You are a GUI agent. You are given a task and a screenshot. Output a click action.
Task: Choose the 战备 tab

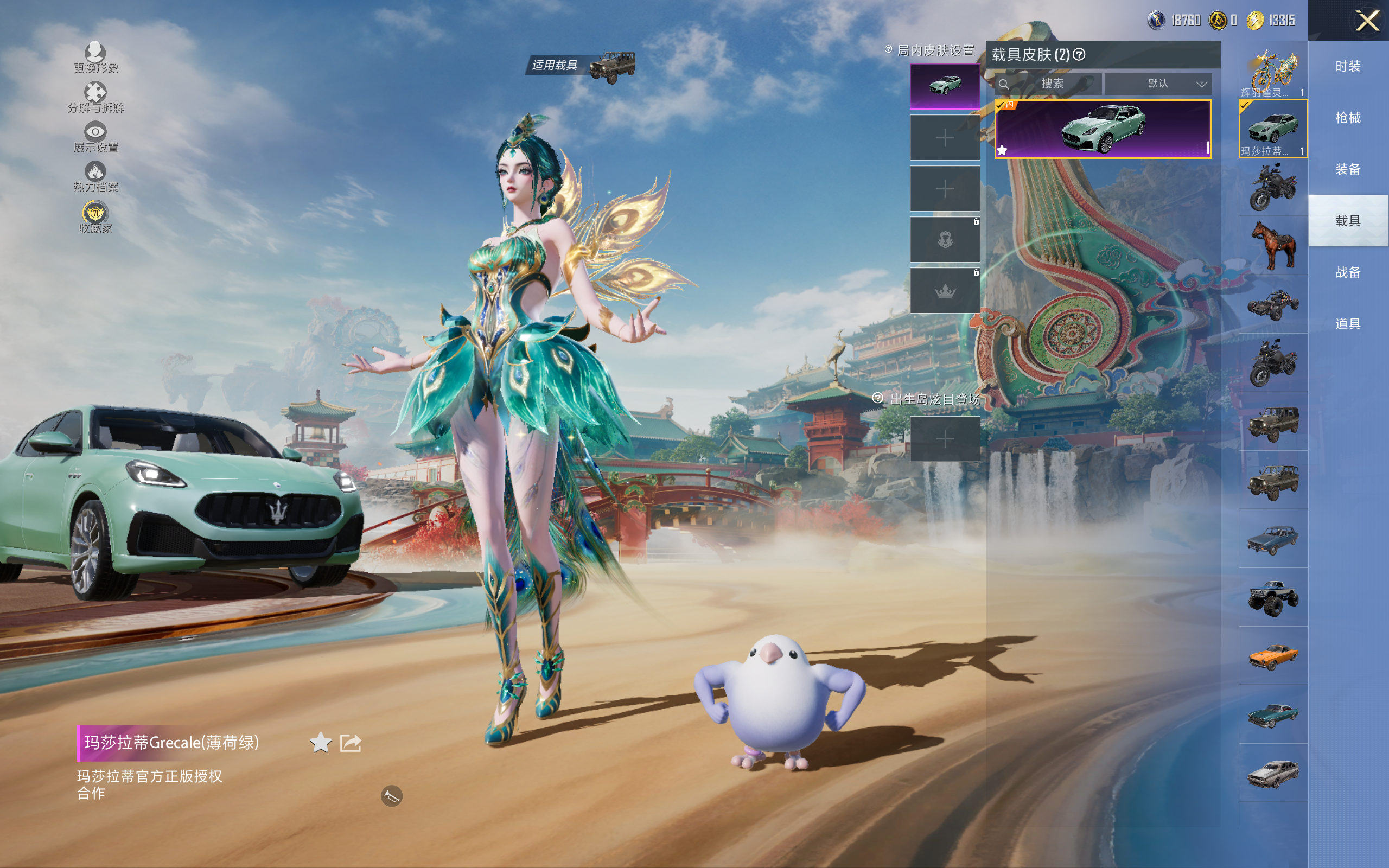click(x=1348, y=272)
